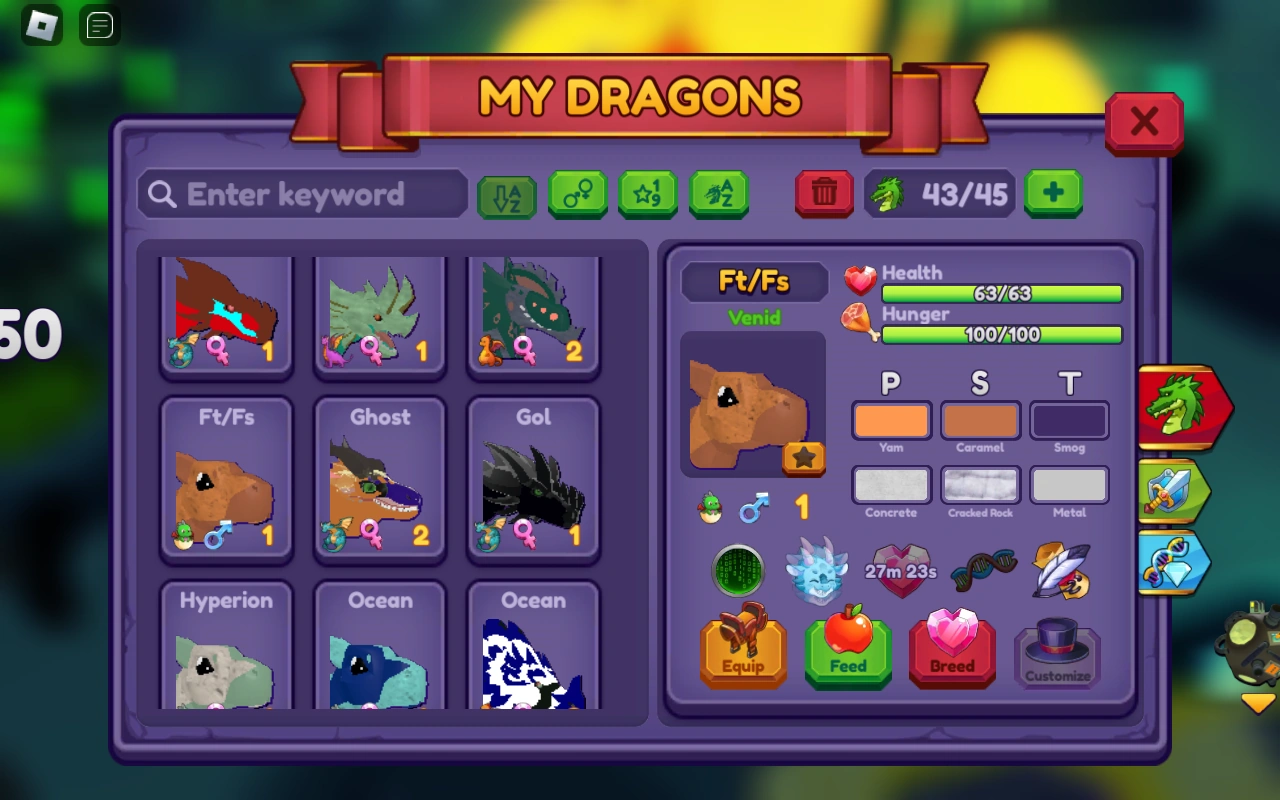This screenshot has height=800, width=1280.
Task: Expand the yellow arrow panel at bottom right
Action: 1257,704
